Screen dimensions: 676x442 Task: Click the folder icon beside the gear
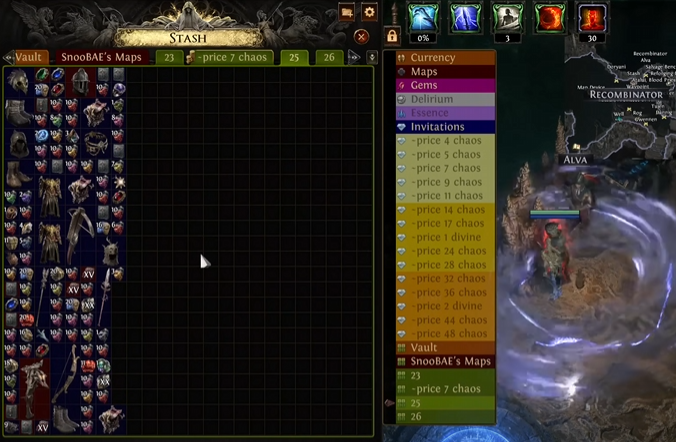pyautogui.click(x=347, y=12)
